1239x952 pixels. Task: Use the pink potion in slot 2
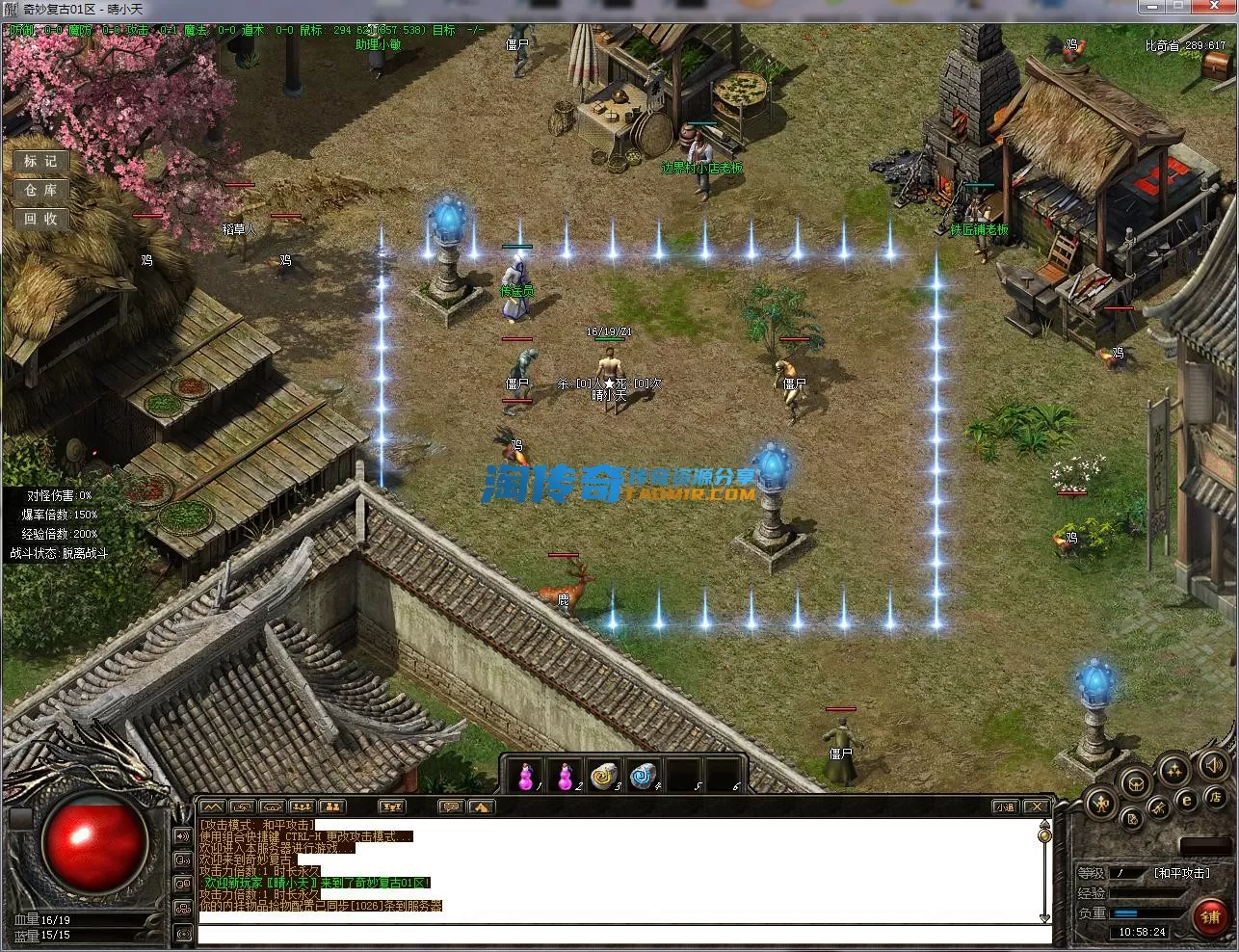click(566, 776)
